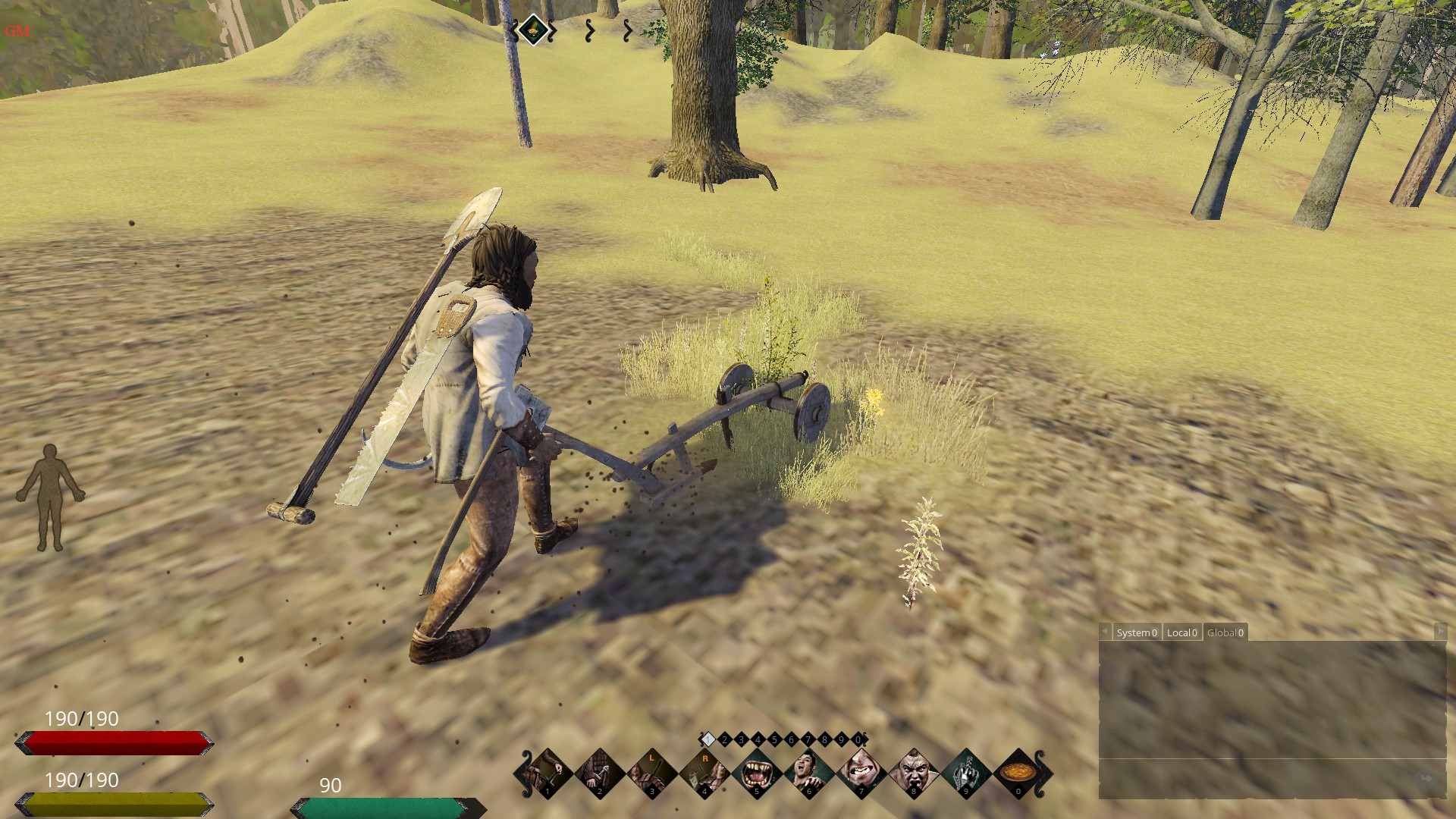Activate the hotbar slot 1 equipment icon
This screenshot has width=1456, height=819.
pyautogui.click(x=548, y=773)
